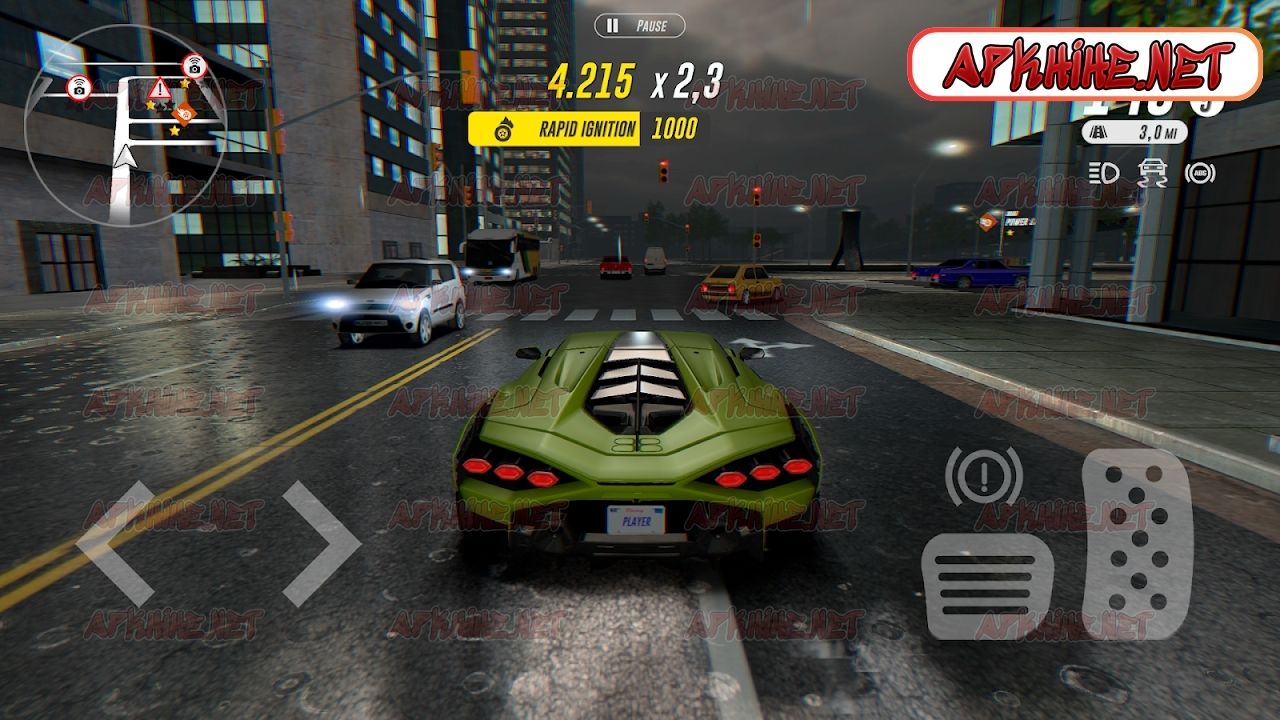Open the circular minimap
Viewport: 1280px width, 720px height.
coord(125,125)
